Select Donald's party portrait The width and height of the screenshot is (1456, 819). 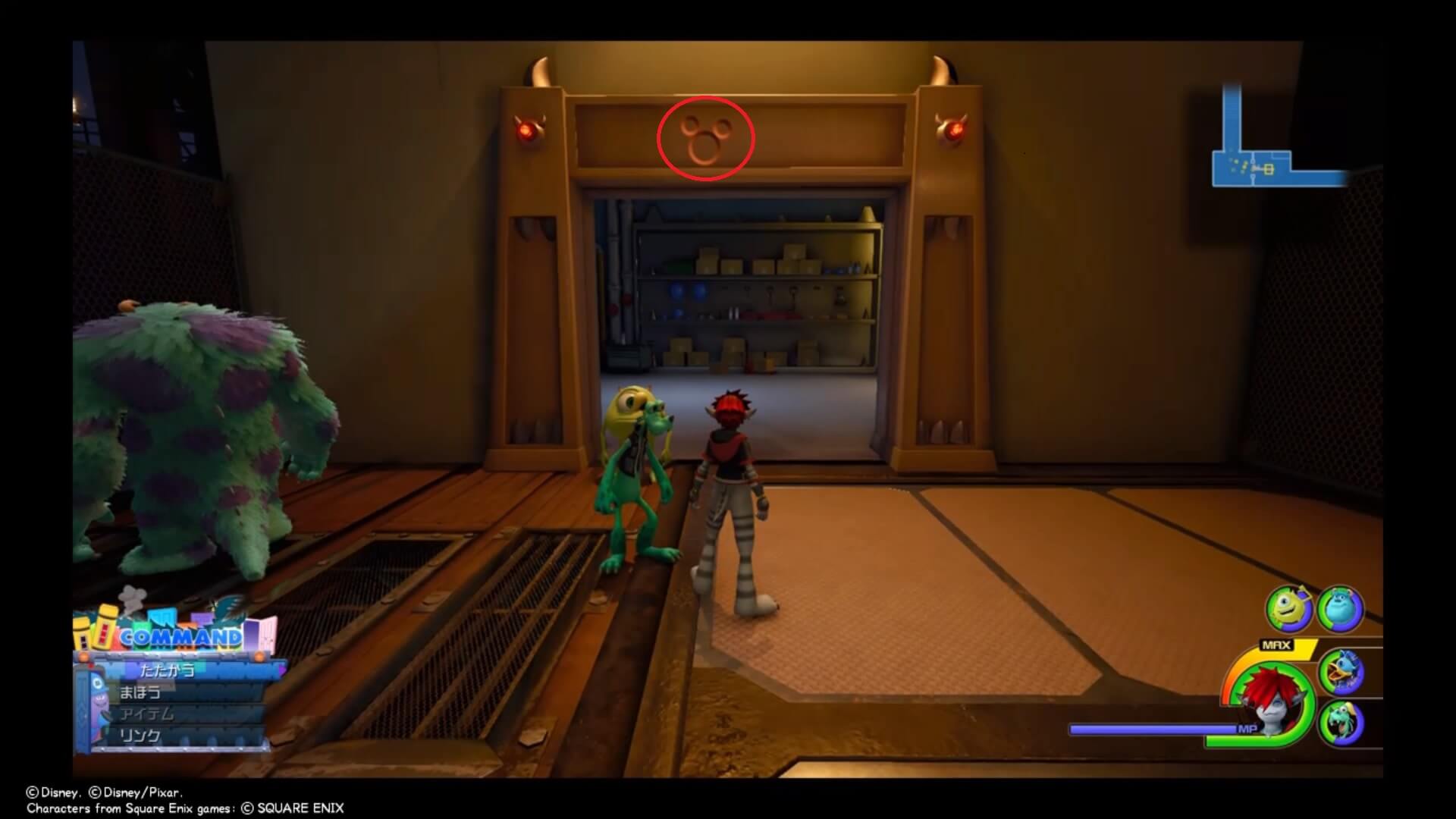click(1341, 672)
